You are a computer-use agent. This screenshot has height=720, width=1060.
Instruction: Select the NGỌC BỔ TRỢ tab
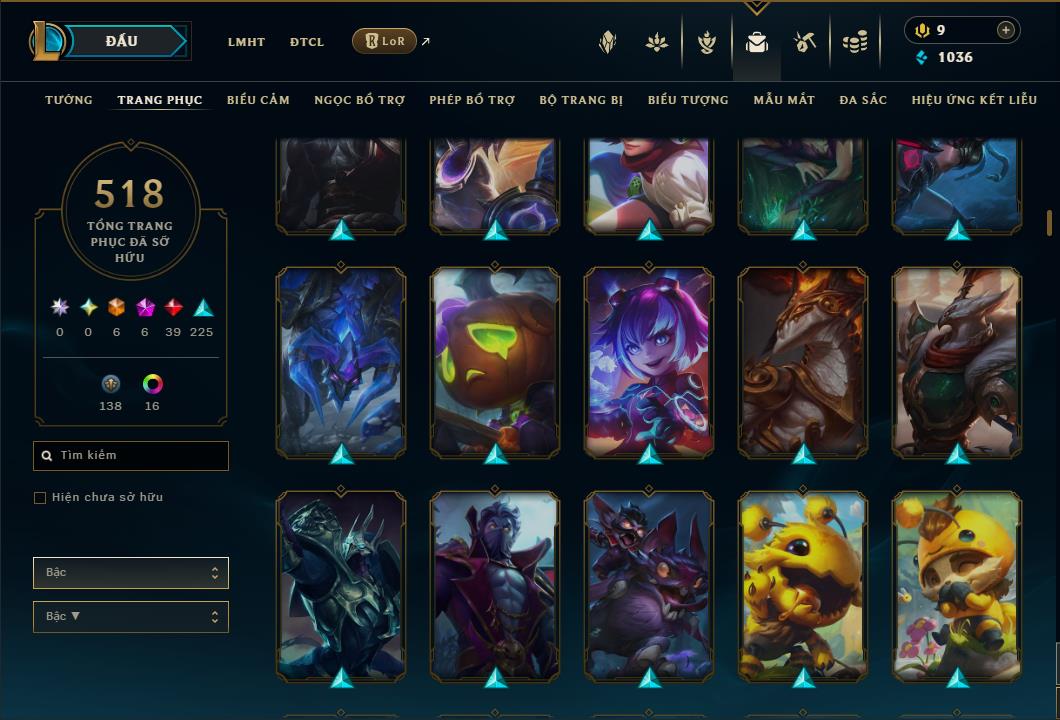click(359, 100)
